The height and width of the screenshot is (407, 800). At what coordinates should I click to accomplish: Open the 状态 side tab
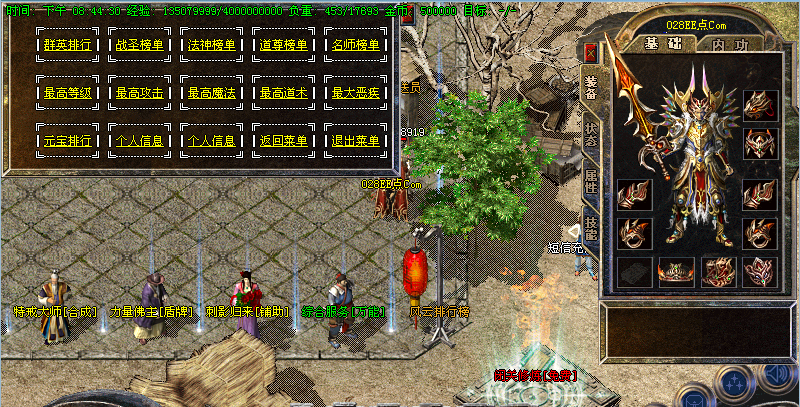click(x=590, y=136)
